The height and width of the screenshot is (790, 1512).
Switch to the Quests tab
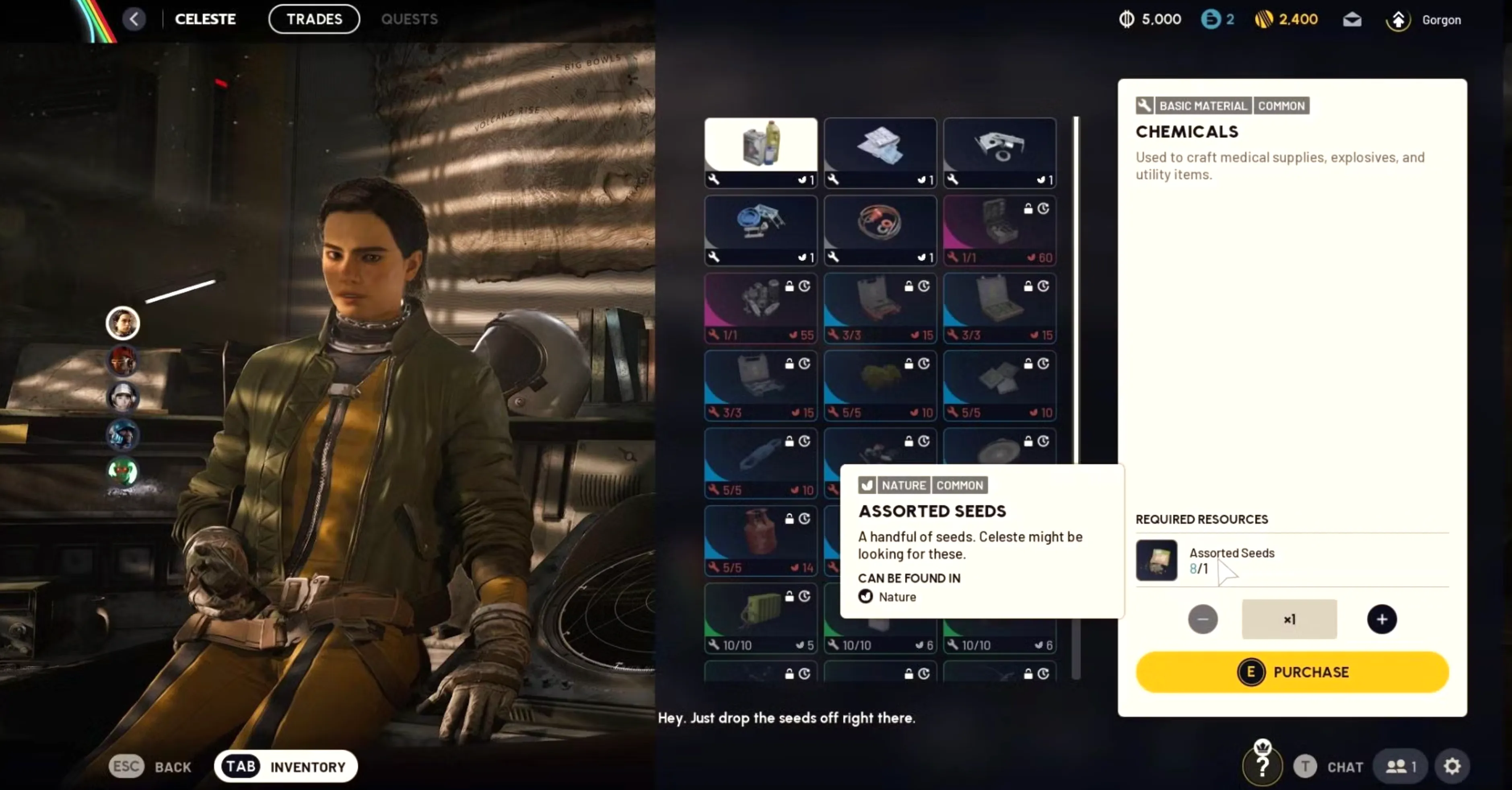(409, 19)
